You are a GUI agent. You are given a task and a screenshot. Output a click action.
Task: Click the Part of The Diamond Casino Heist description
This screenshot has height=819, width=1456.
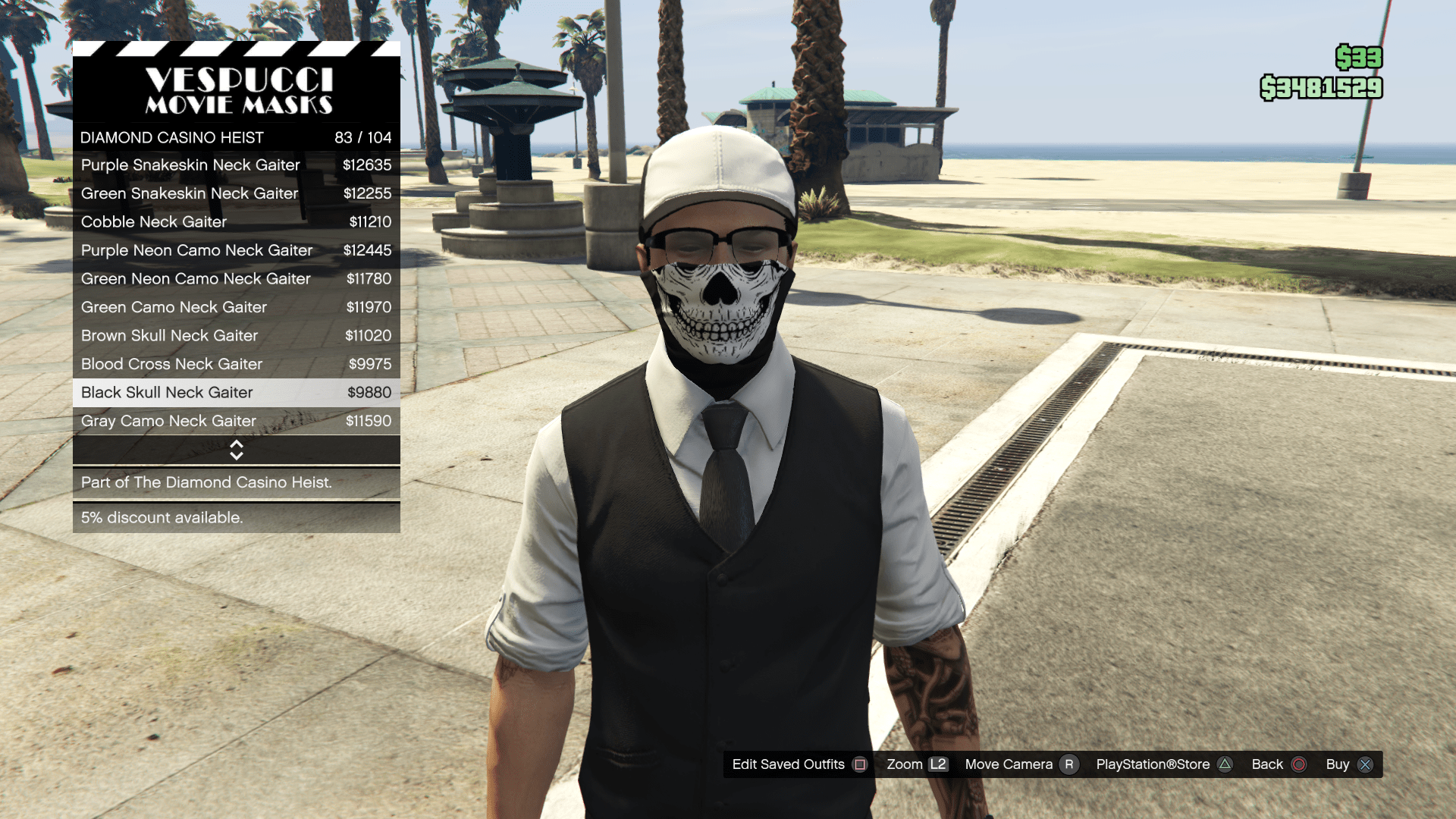(236, 482)
